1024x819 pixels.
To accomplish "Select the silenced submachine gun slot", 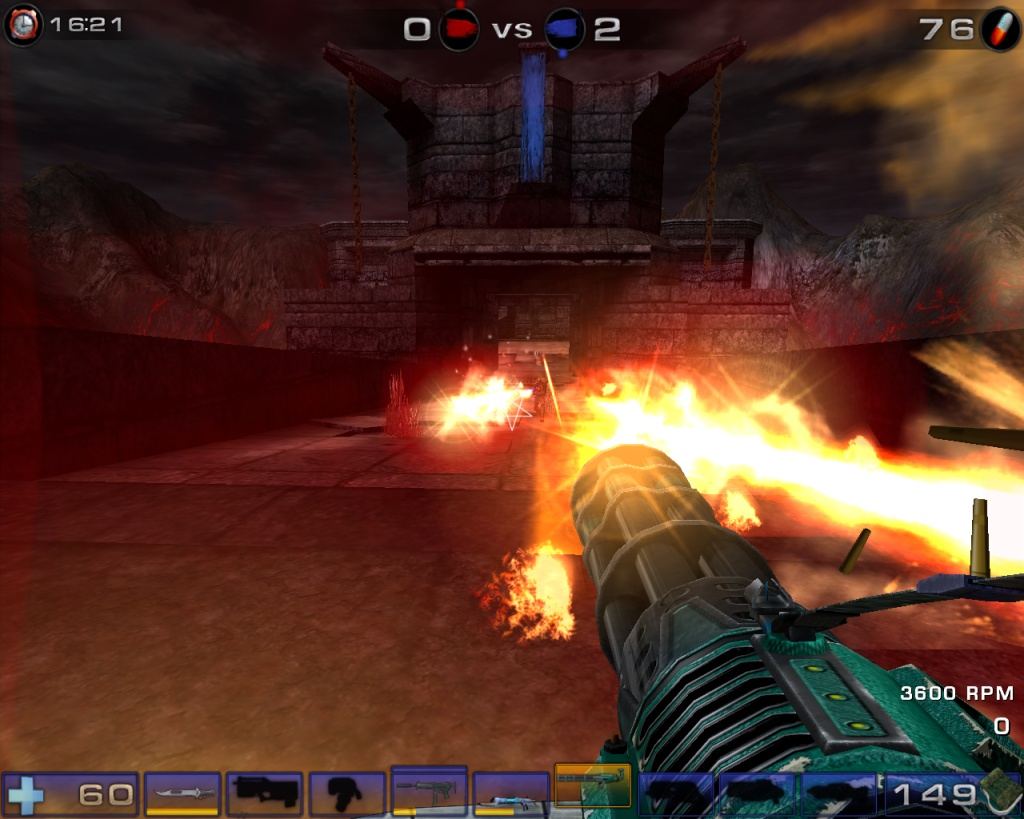I will click(x=429, y=790).
